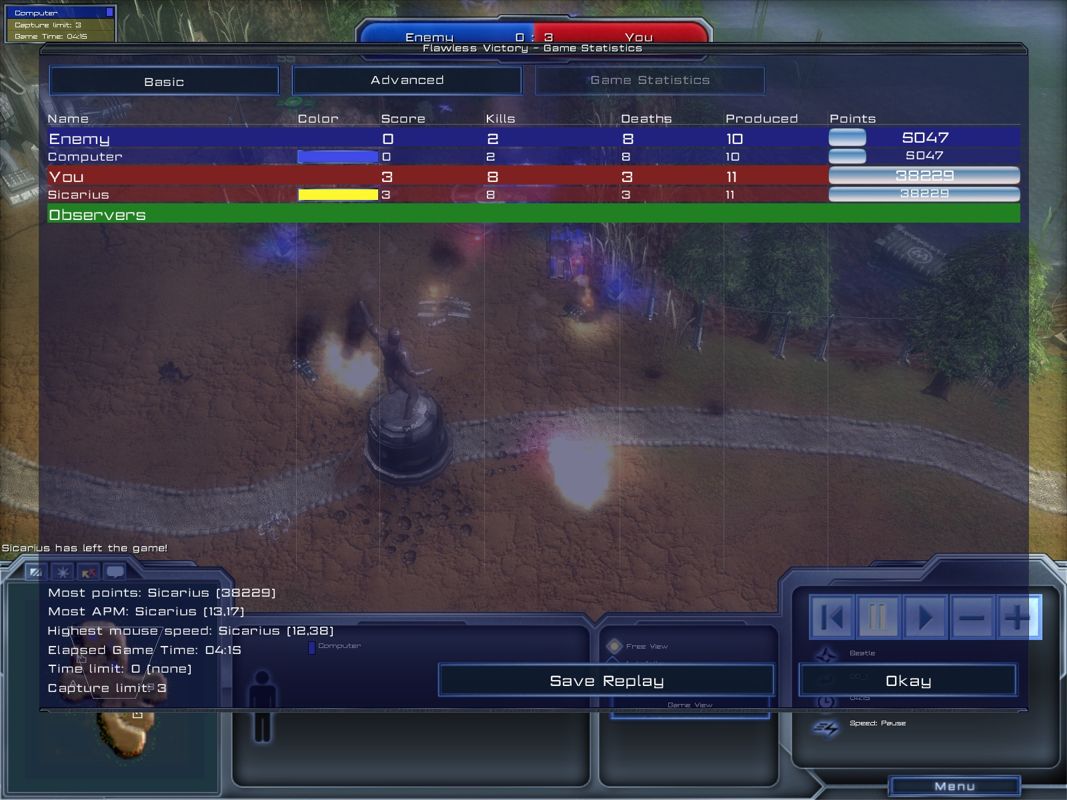
Task: Select the Game Statistics tab
Action: (x=650, y=80)
